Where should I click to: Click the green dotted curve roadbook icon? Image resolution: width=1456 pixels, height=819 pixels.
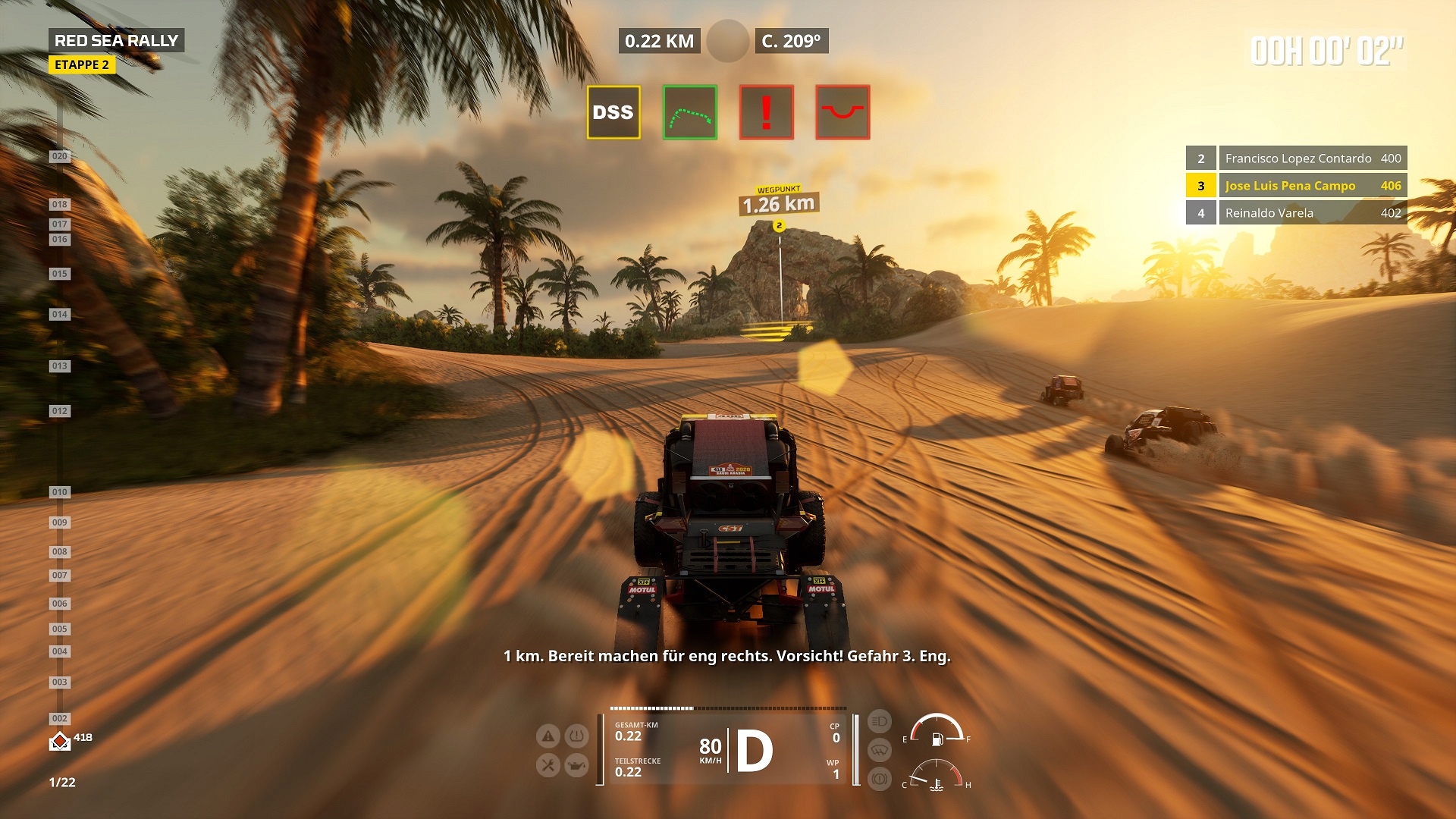coord(689,112)
